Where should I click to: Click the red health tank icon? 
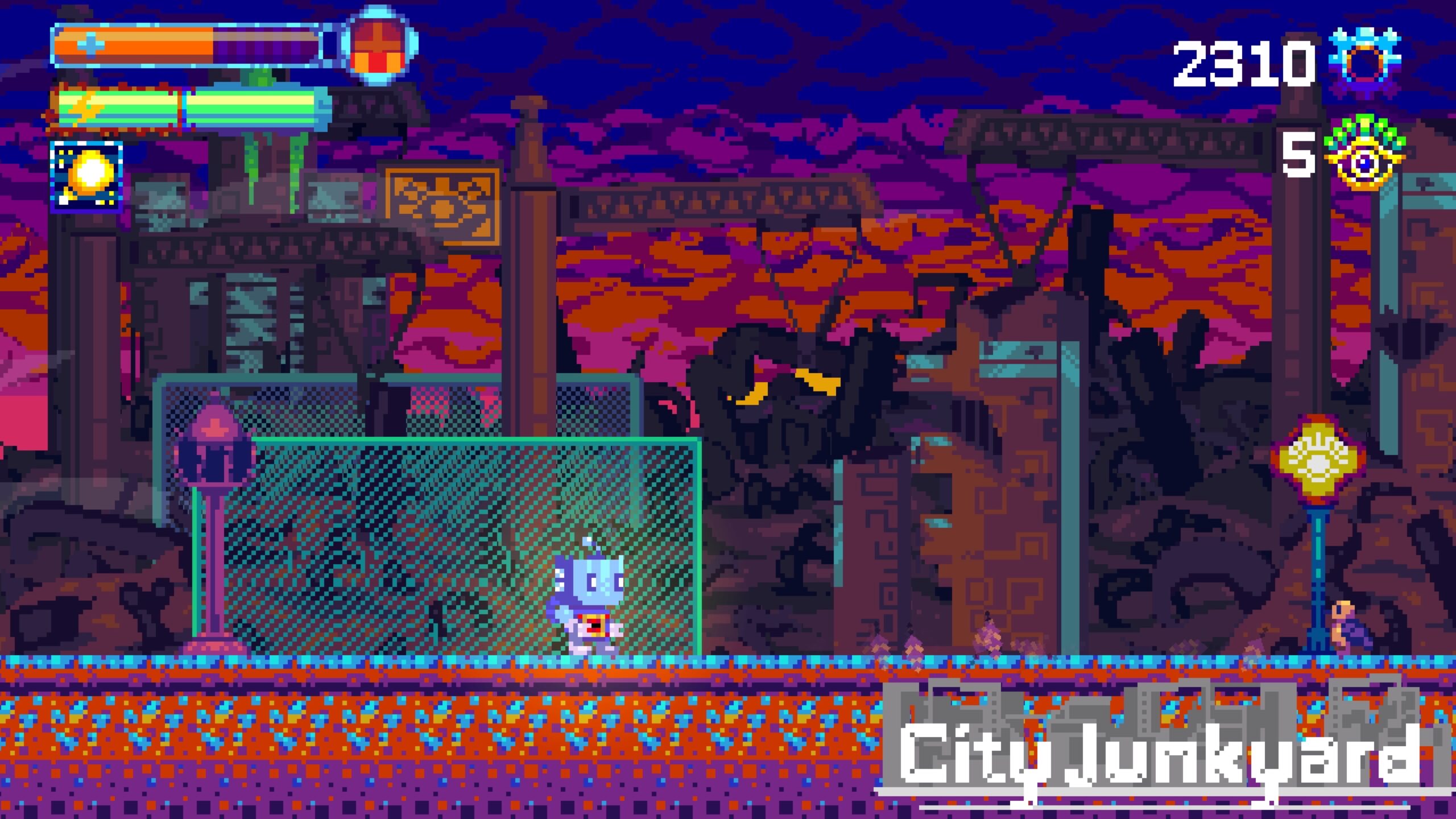[x=379, y=45]
